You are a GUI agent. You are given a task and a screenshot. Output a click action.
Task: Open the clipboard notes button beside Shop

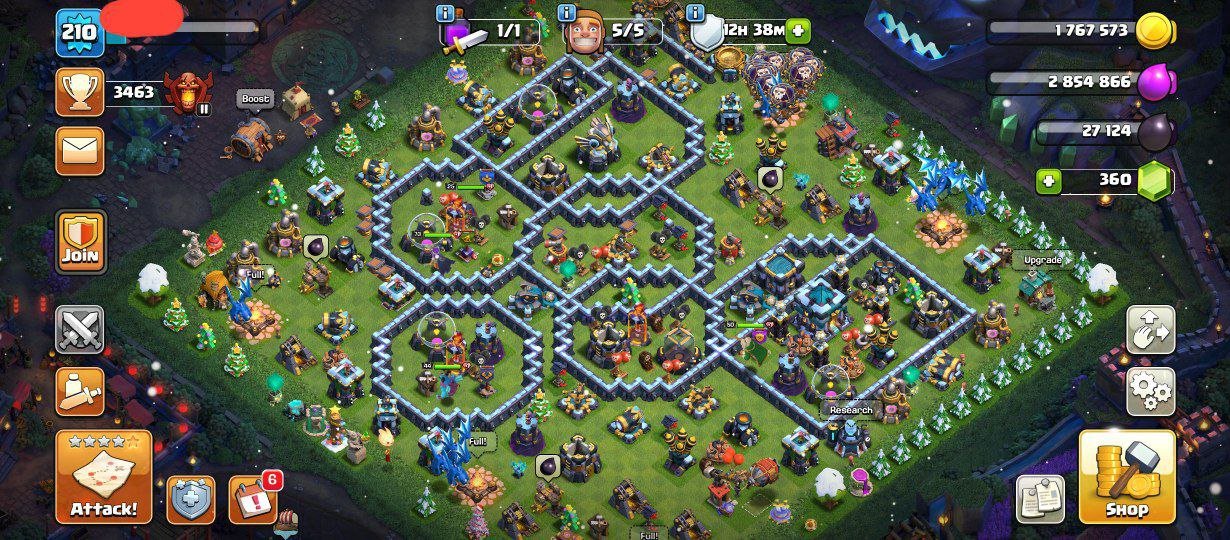tap(1041, 499)
